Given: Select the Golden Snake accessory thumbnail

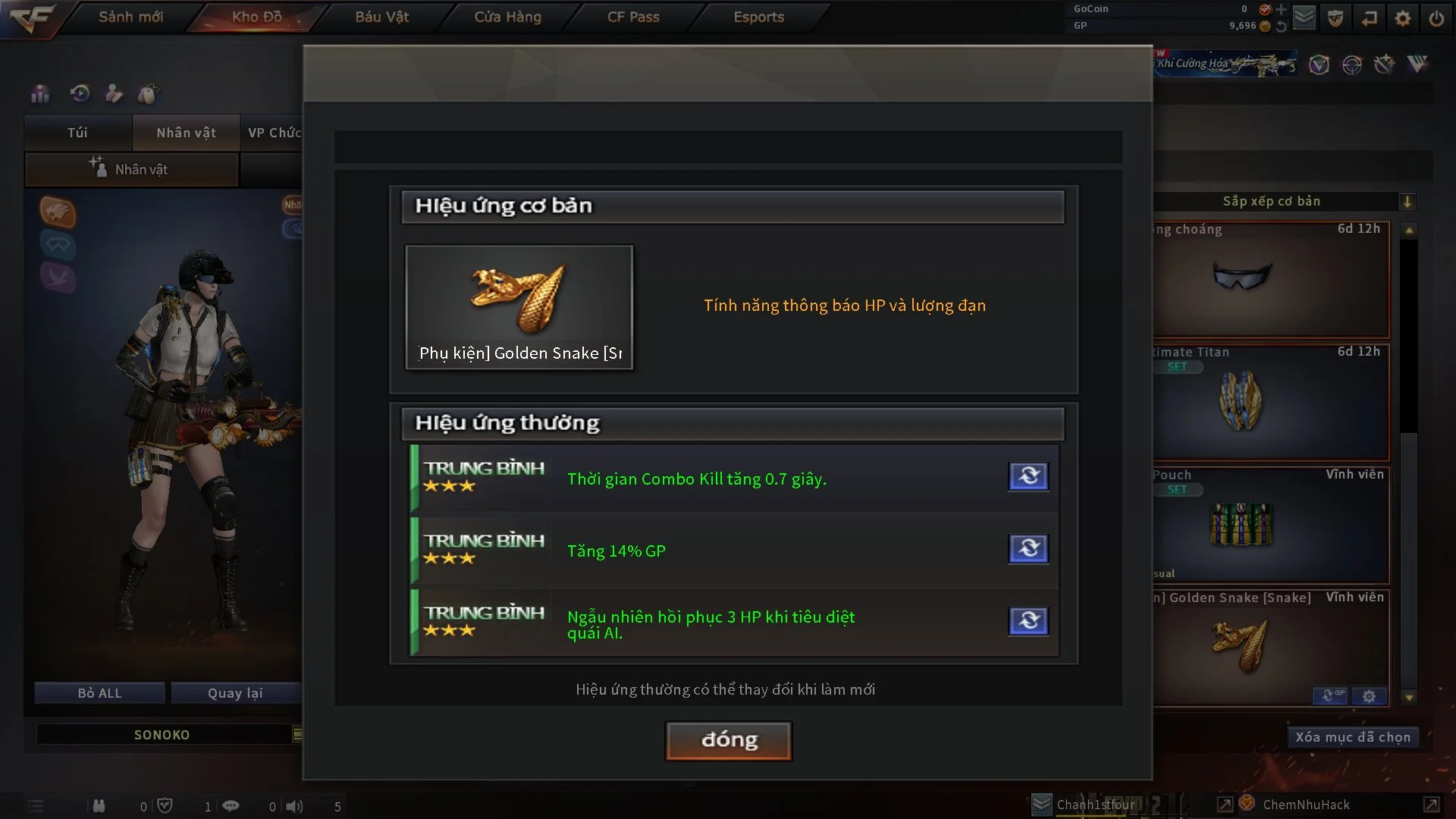Looking at the screenshot, I should click(519, 307).
